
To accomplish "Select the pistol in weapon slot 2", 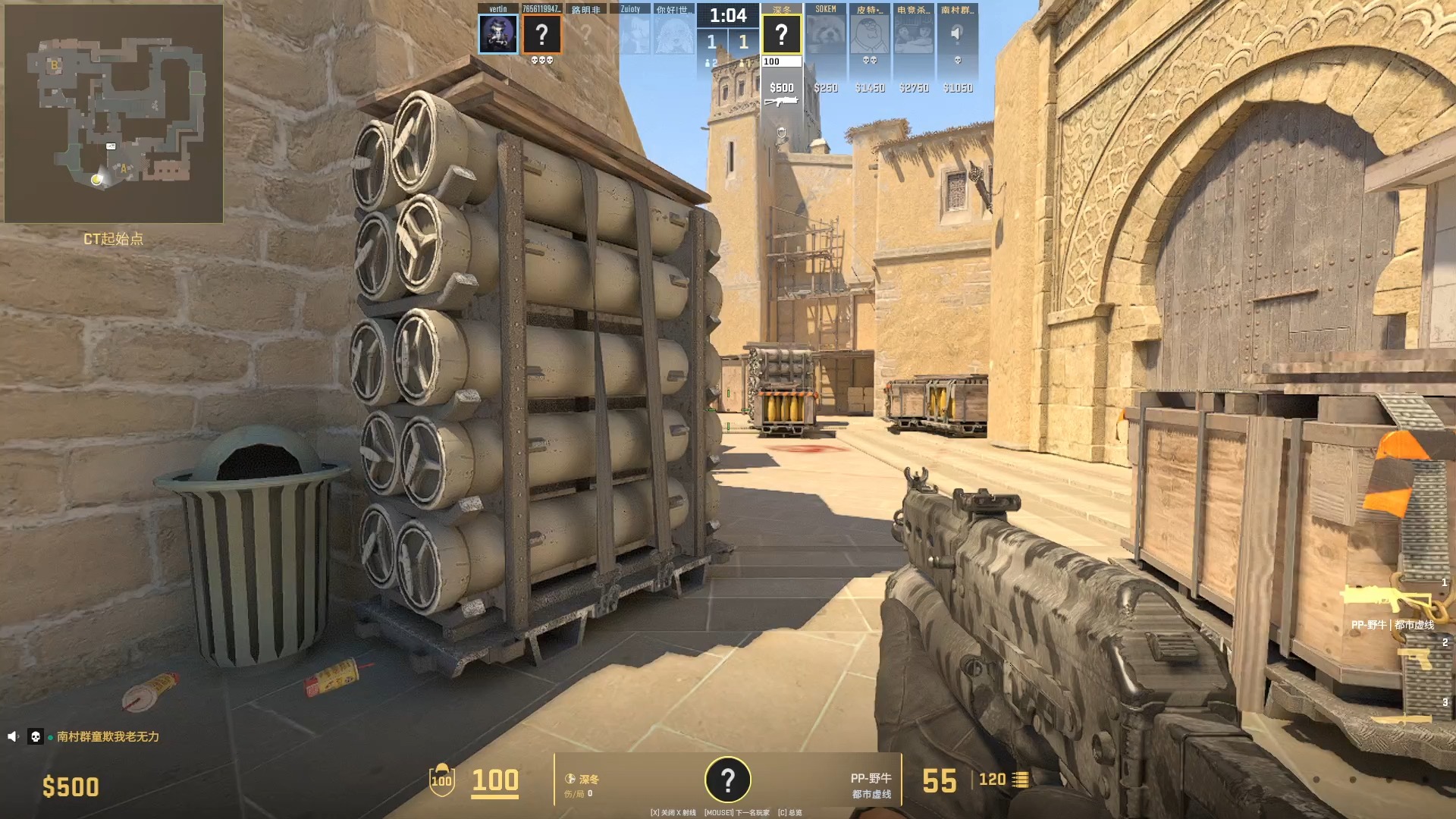I will 1415,658.
